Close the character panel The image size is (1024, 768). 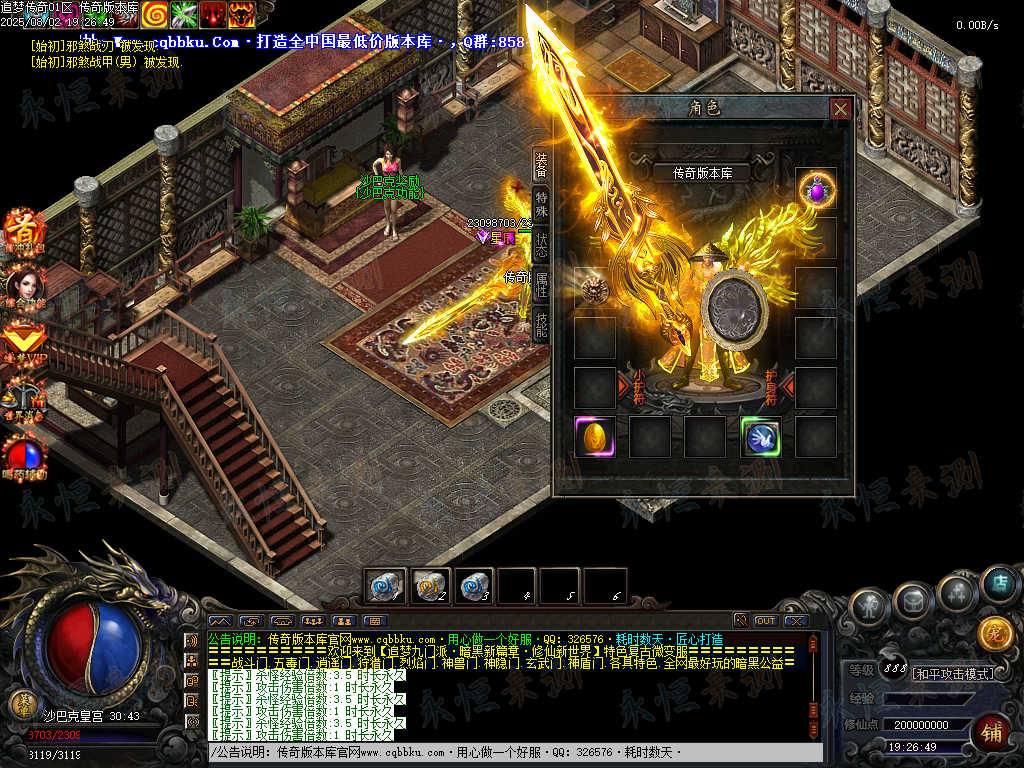(841, 108)
